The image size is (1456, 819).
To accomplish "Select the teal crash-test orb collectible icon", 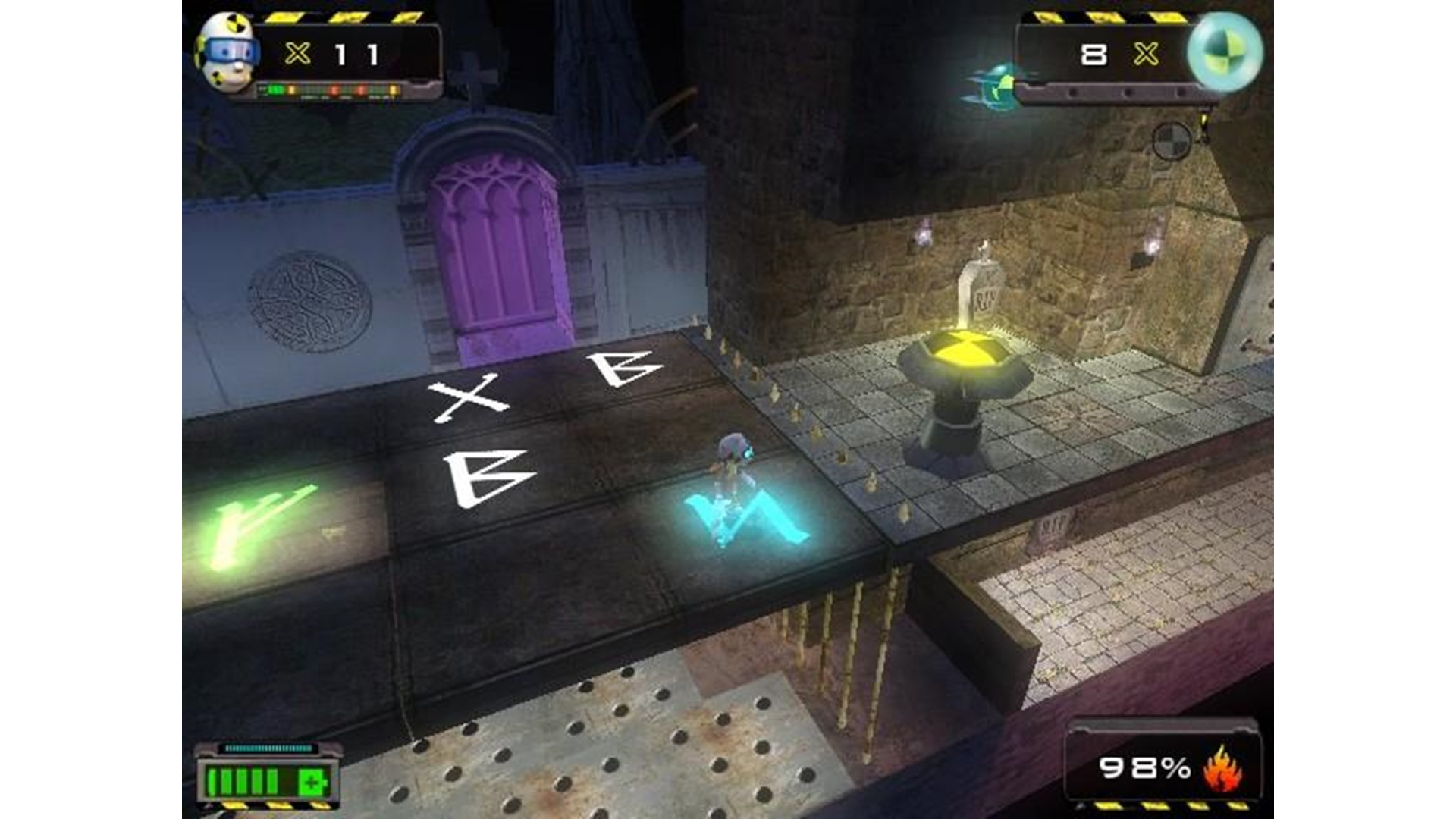I will point(1224,52).
